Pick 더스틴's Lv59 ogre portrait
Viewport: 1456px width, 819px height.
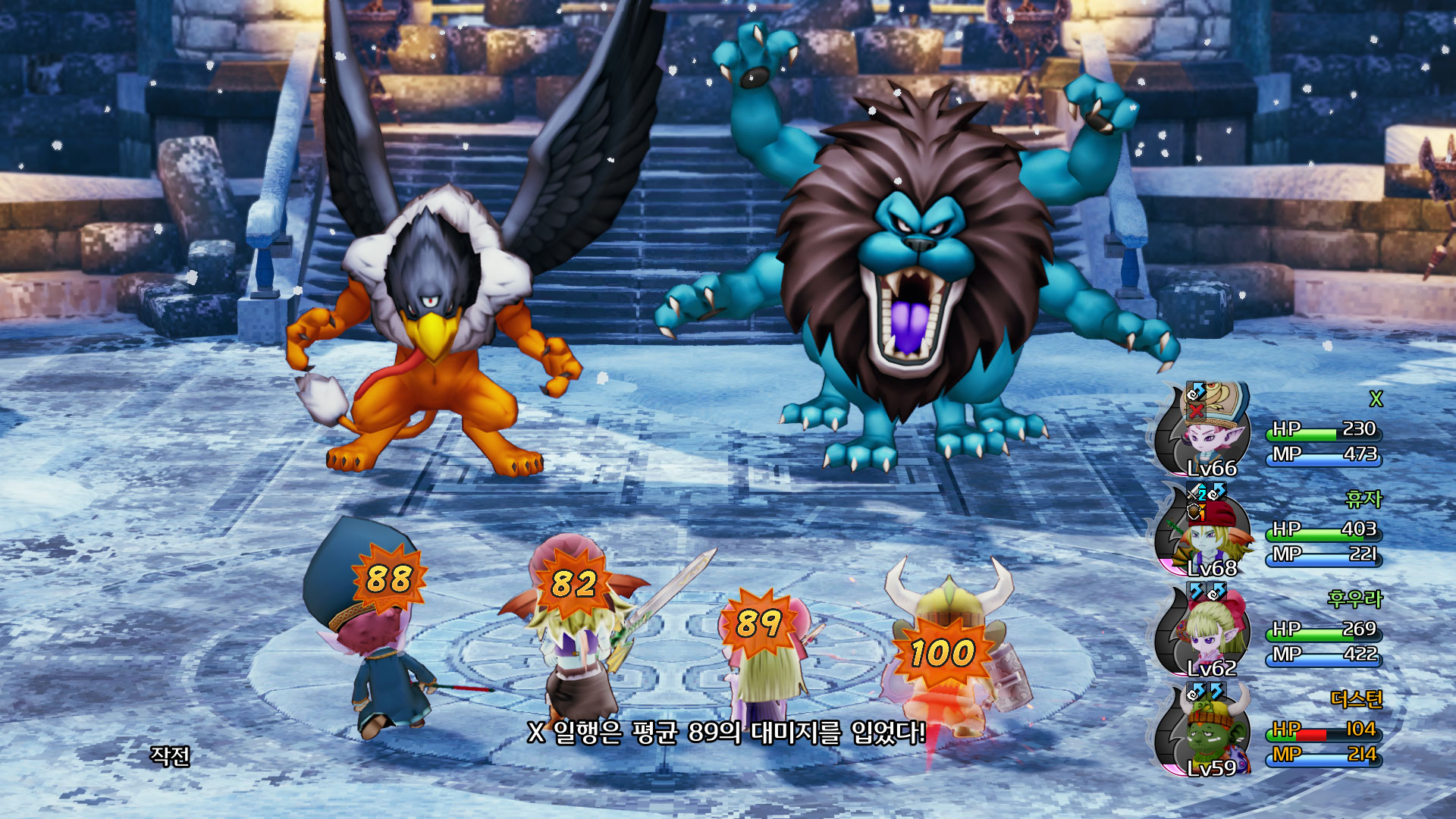click(x=1206, y=733)
